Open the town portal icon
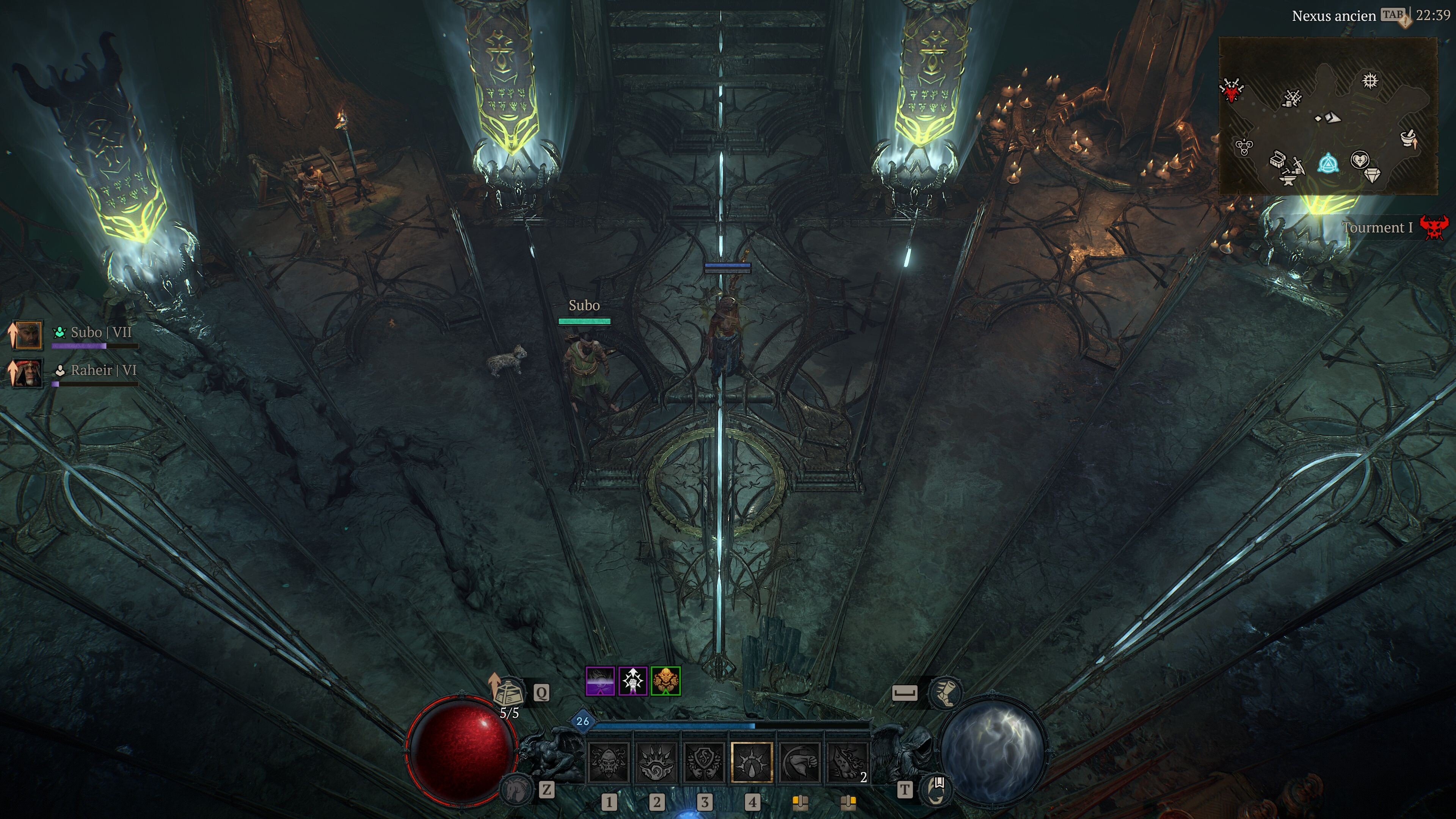This screenshot has height=819, width=1456. (937, 789)
